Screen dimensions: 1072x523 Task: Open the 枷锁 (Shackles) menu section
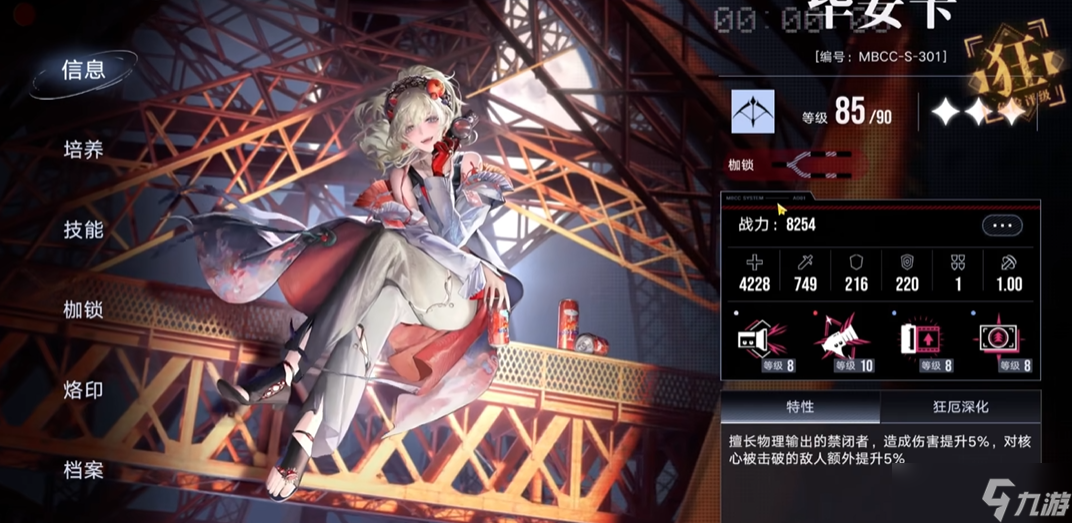[83, 310]
